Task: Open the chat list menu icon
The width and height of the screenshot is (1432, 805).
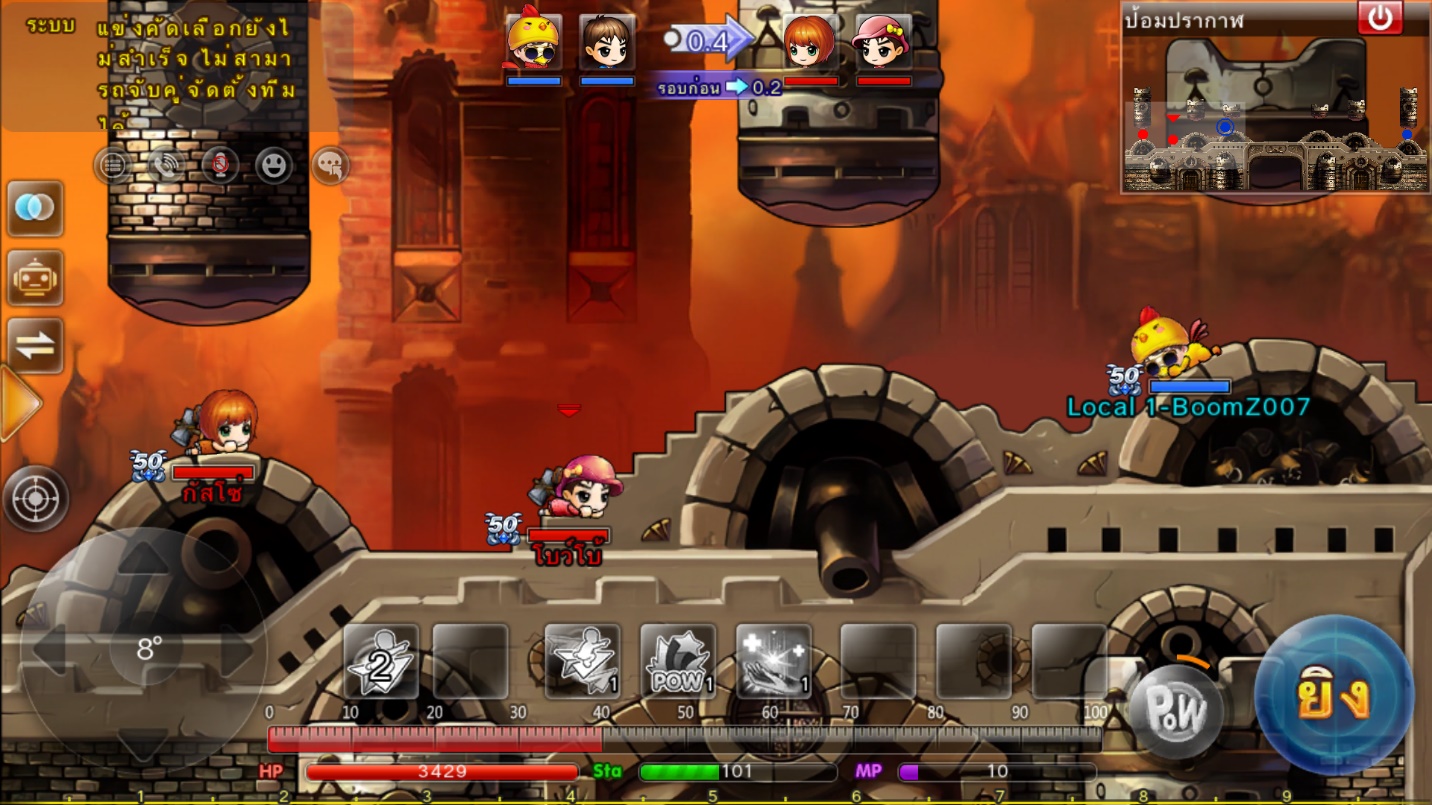Action: coord(113,164)
